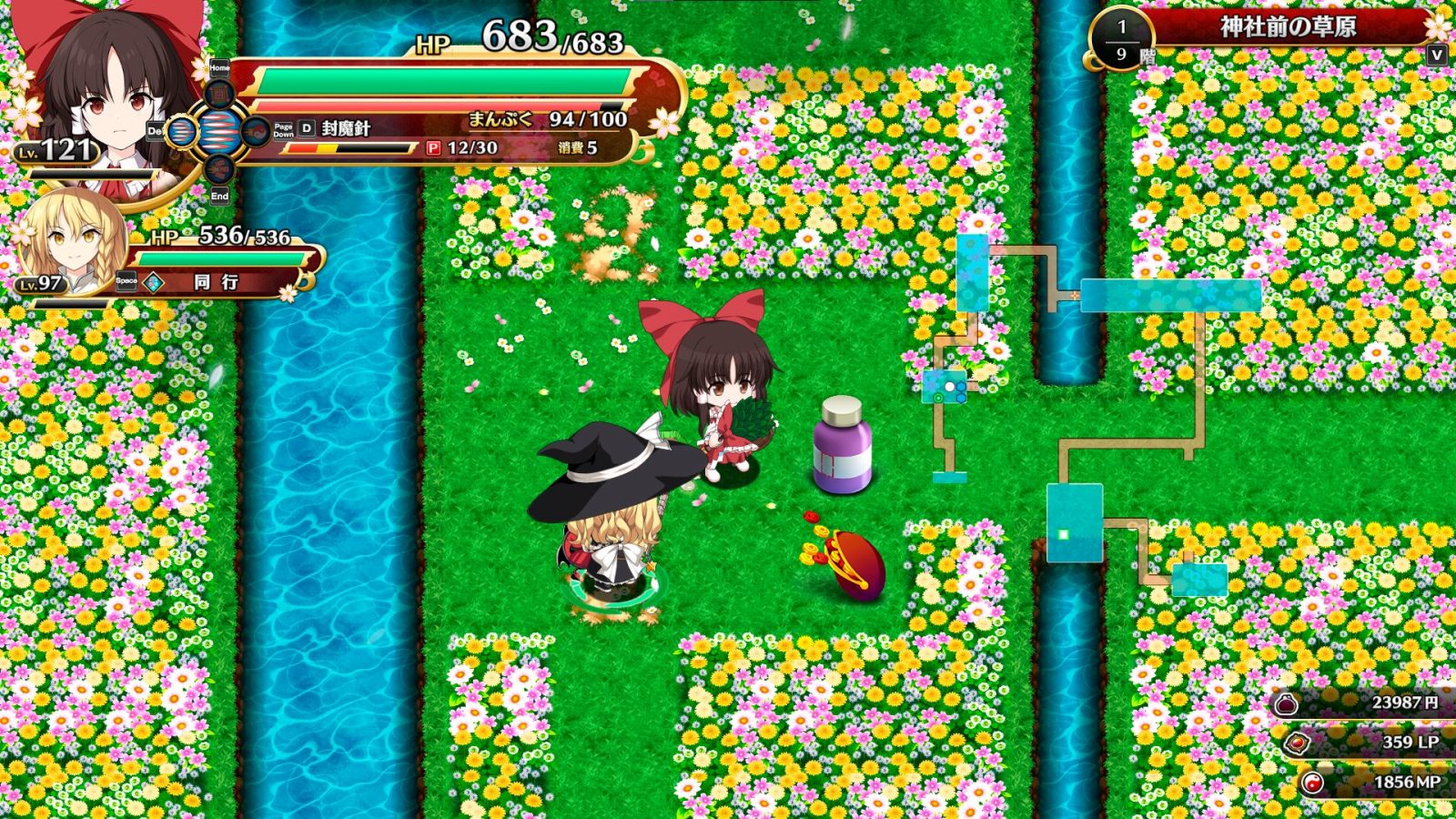The height and width of the screenshot is (819, 1456).
Task: Open Reimu's Lv.121 character portrait
Action: pyautogui.click(x=100, y=100)
